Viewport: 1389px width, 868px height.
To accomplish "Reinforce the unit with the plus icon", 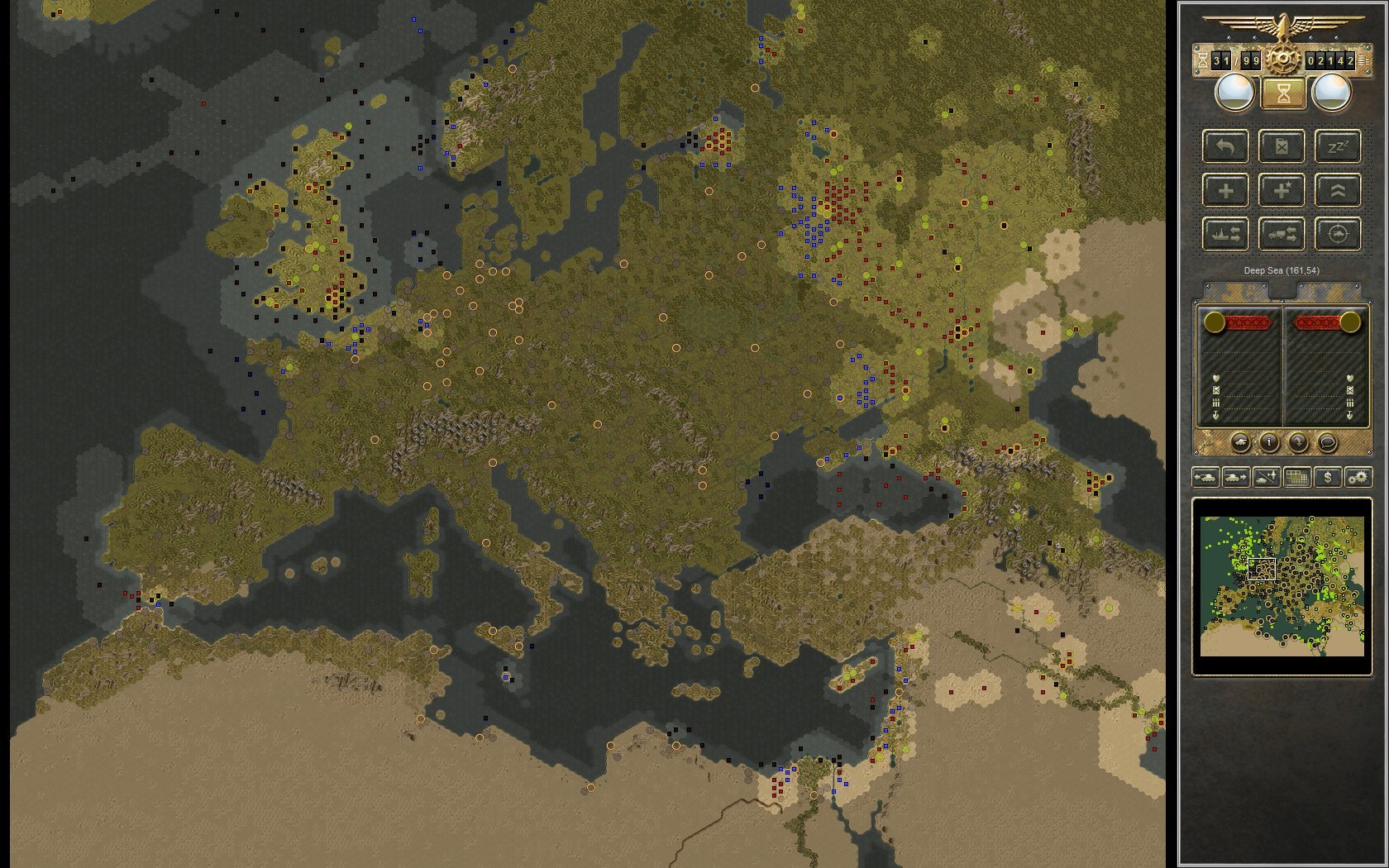I will (1225, 191).
